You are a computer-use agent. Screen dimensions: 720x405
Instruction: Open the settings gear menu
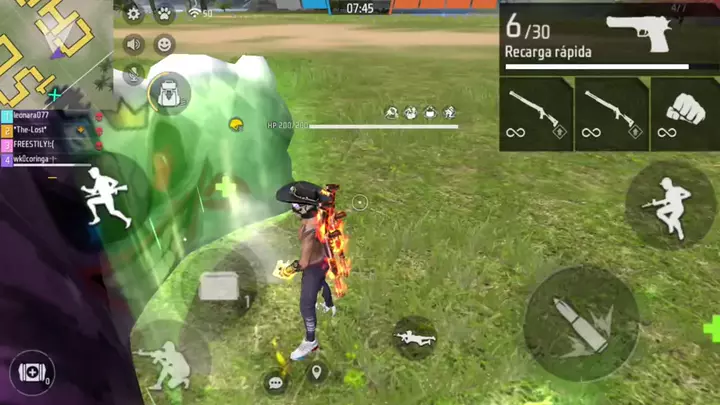click(133, 14)
